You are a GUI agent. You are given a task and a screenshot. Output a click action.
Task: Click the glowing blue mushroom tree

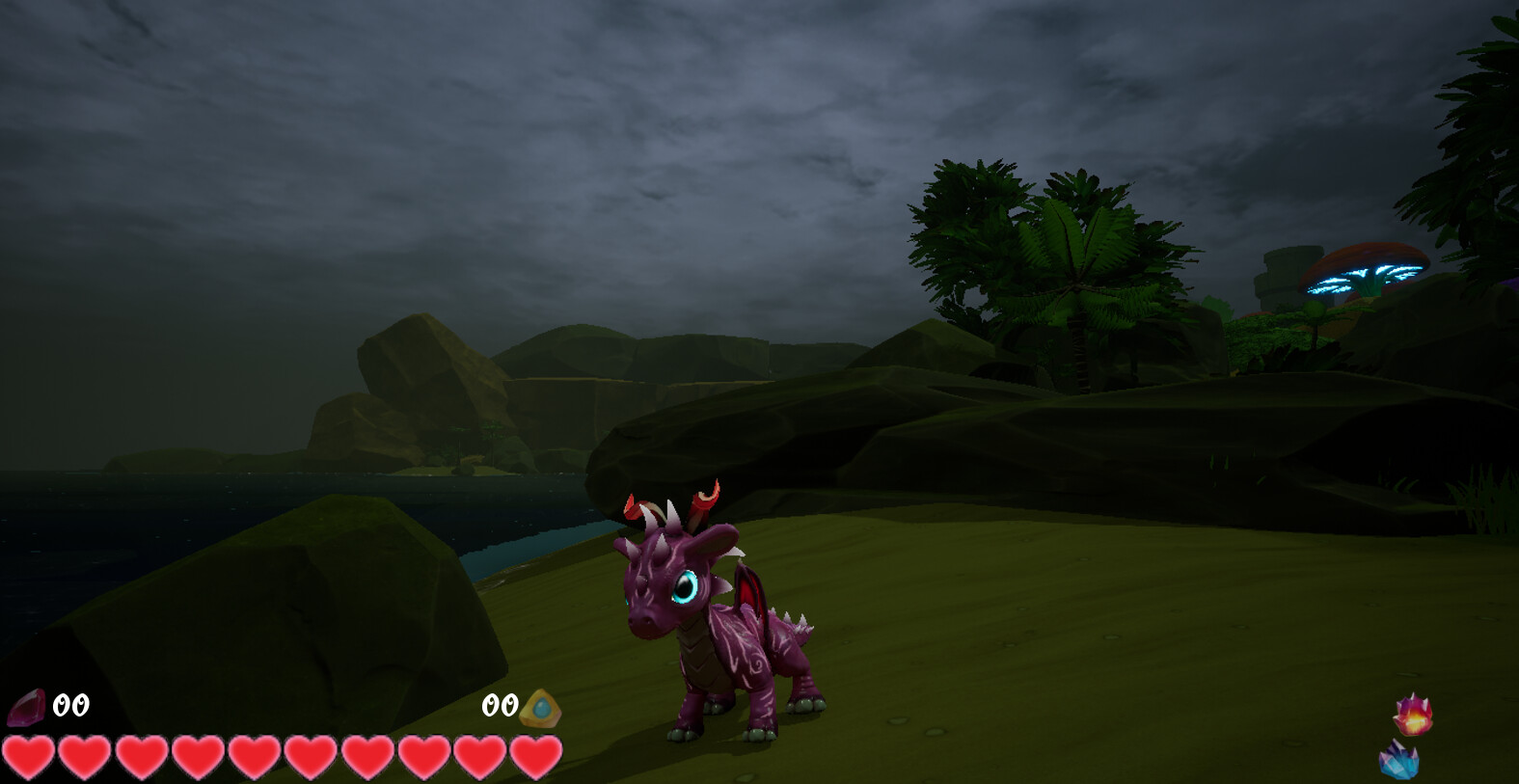(x=1370, y=270)
